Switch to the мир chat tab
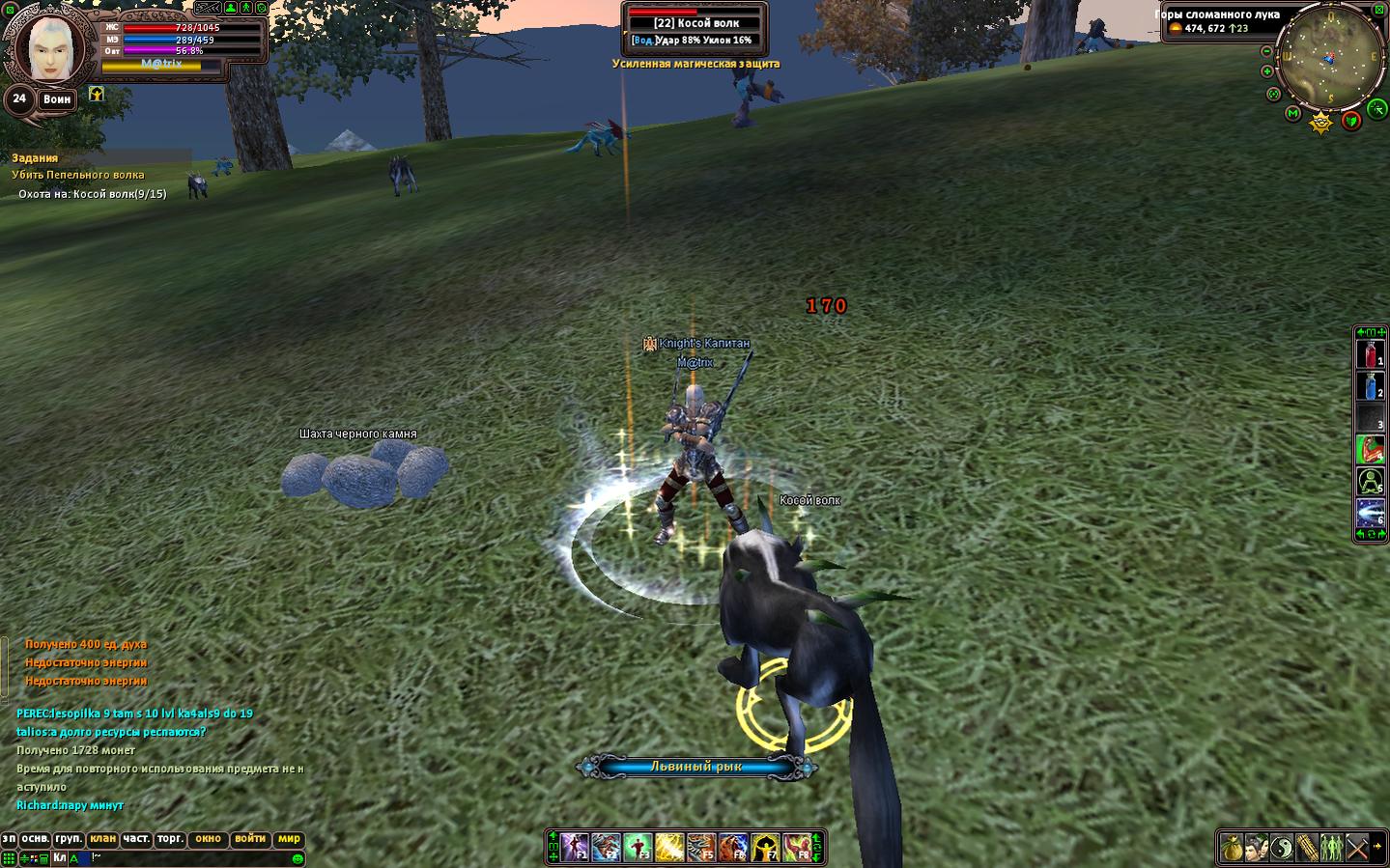This screenshot has height=868, width=1390. (289, 839)
